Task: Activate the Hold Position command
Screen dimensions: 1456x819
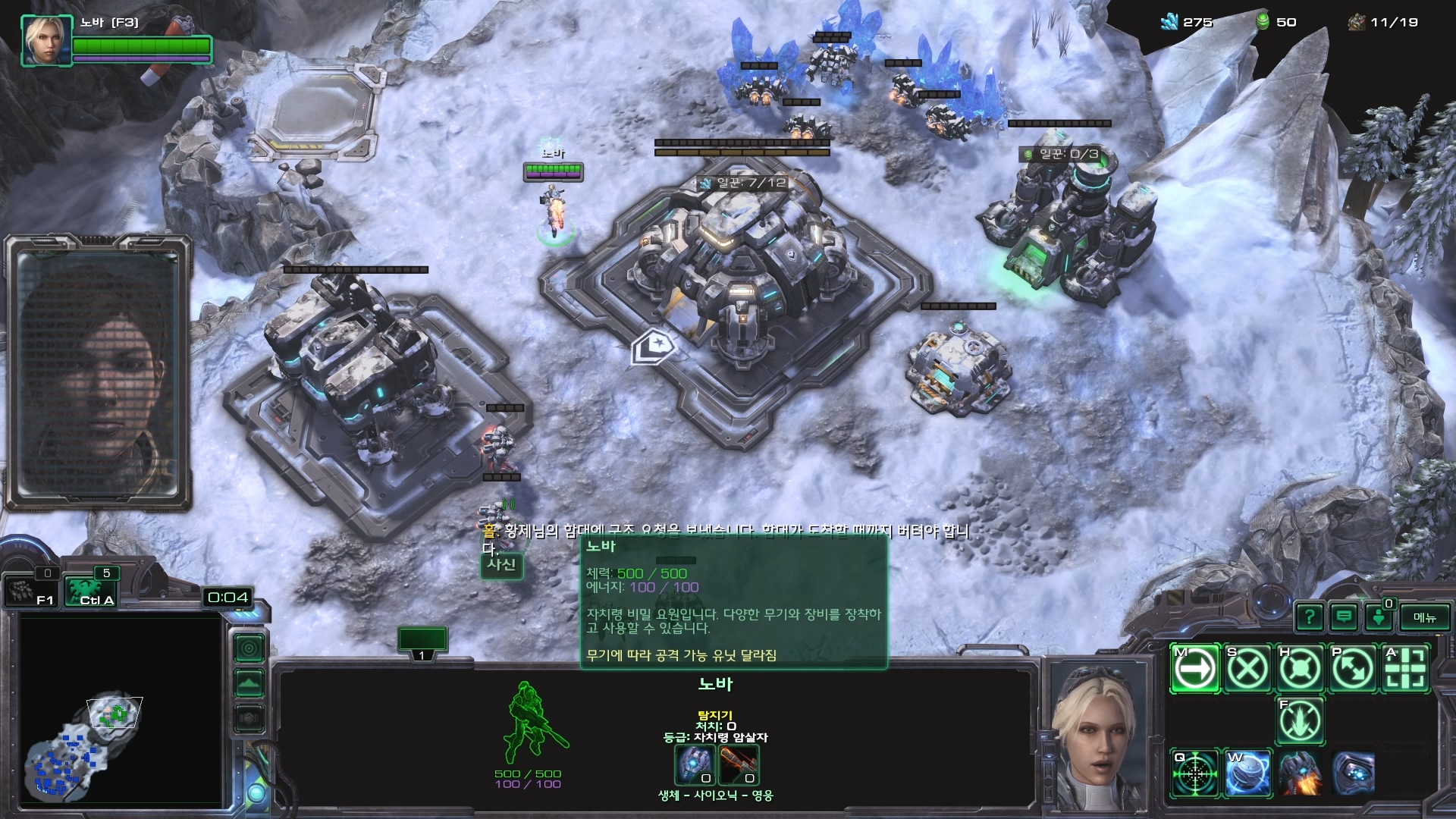Action: tap(1300, 669)
